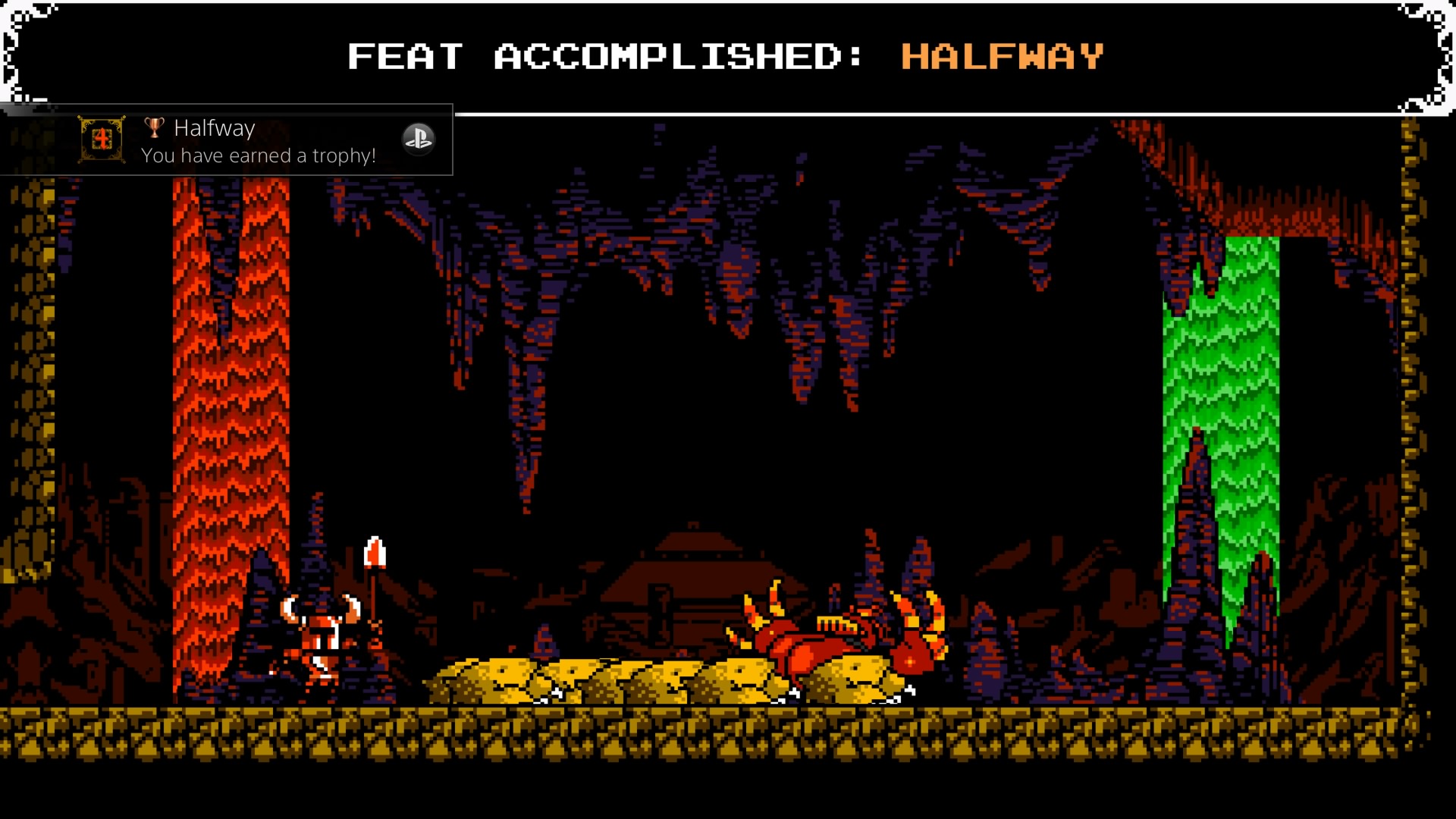This screenshot has height=819, width=1456.
Task: Toggle the FEAT ACCOMPLISHED header display
Action: [607, 55]
